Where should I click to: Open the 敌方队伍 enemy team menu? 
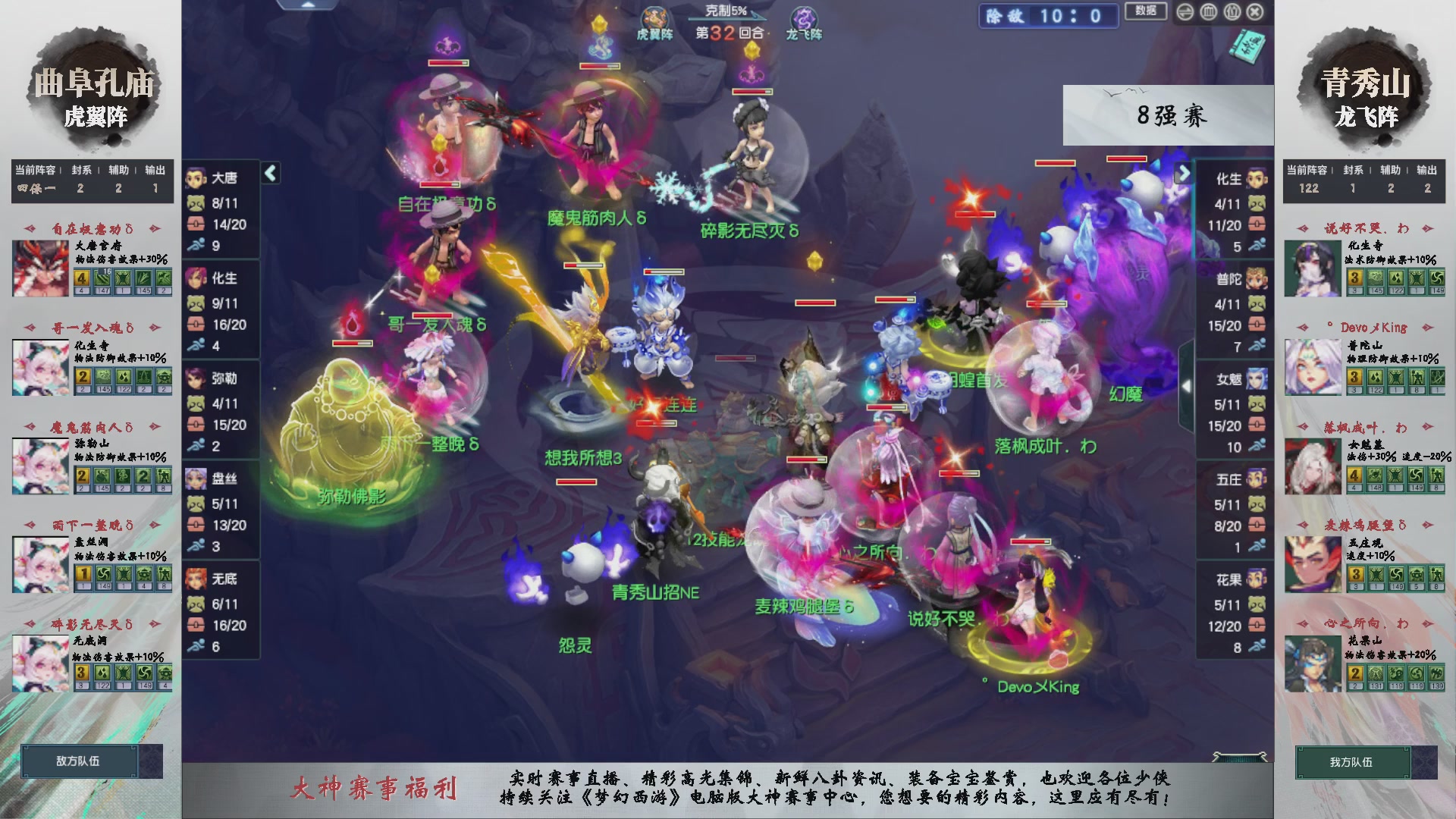82,762
